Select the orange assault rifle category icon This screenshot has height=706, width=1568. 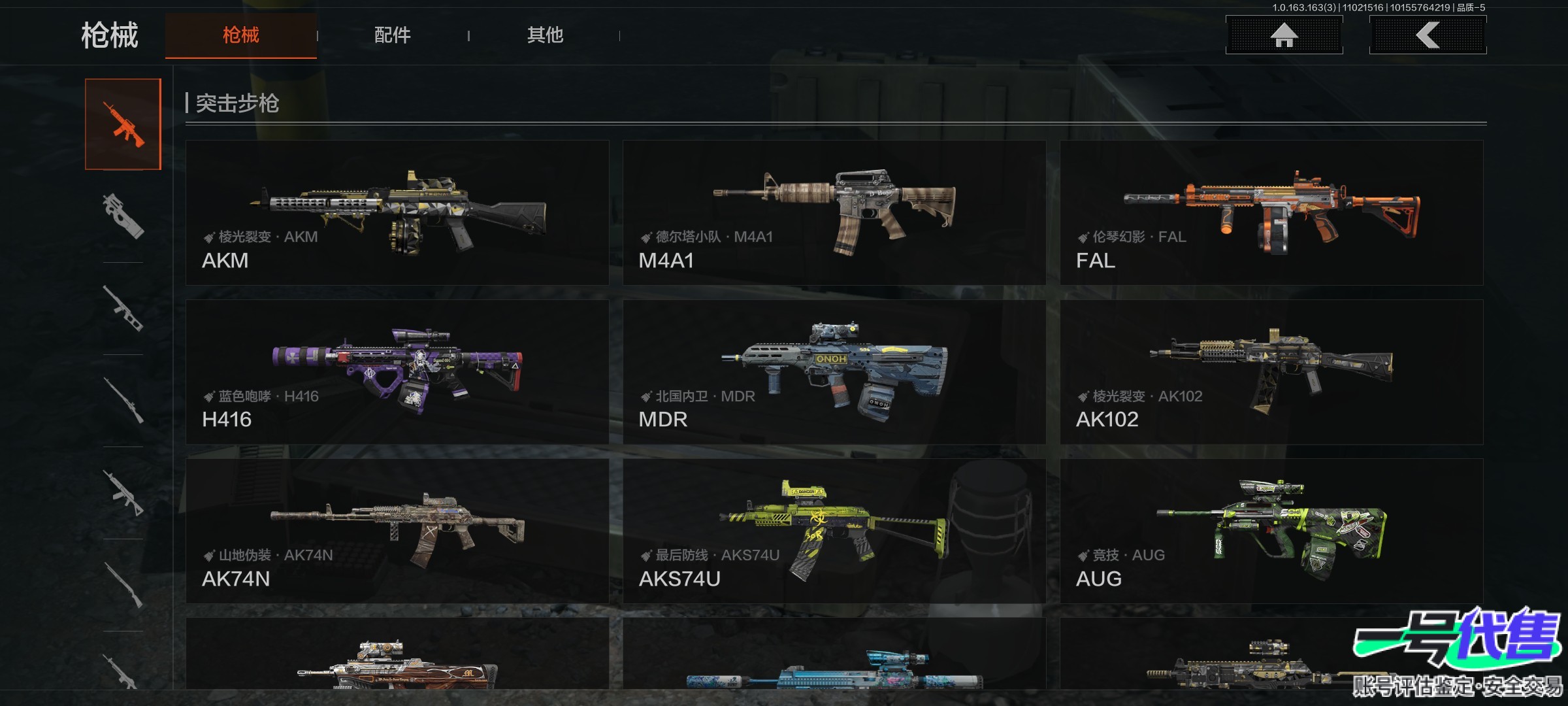pyautogui.click(x=123, y=124)
